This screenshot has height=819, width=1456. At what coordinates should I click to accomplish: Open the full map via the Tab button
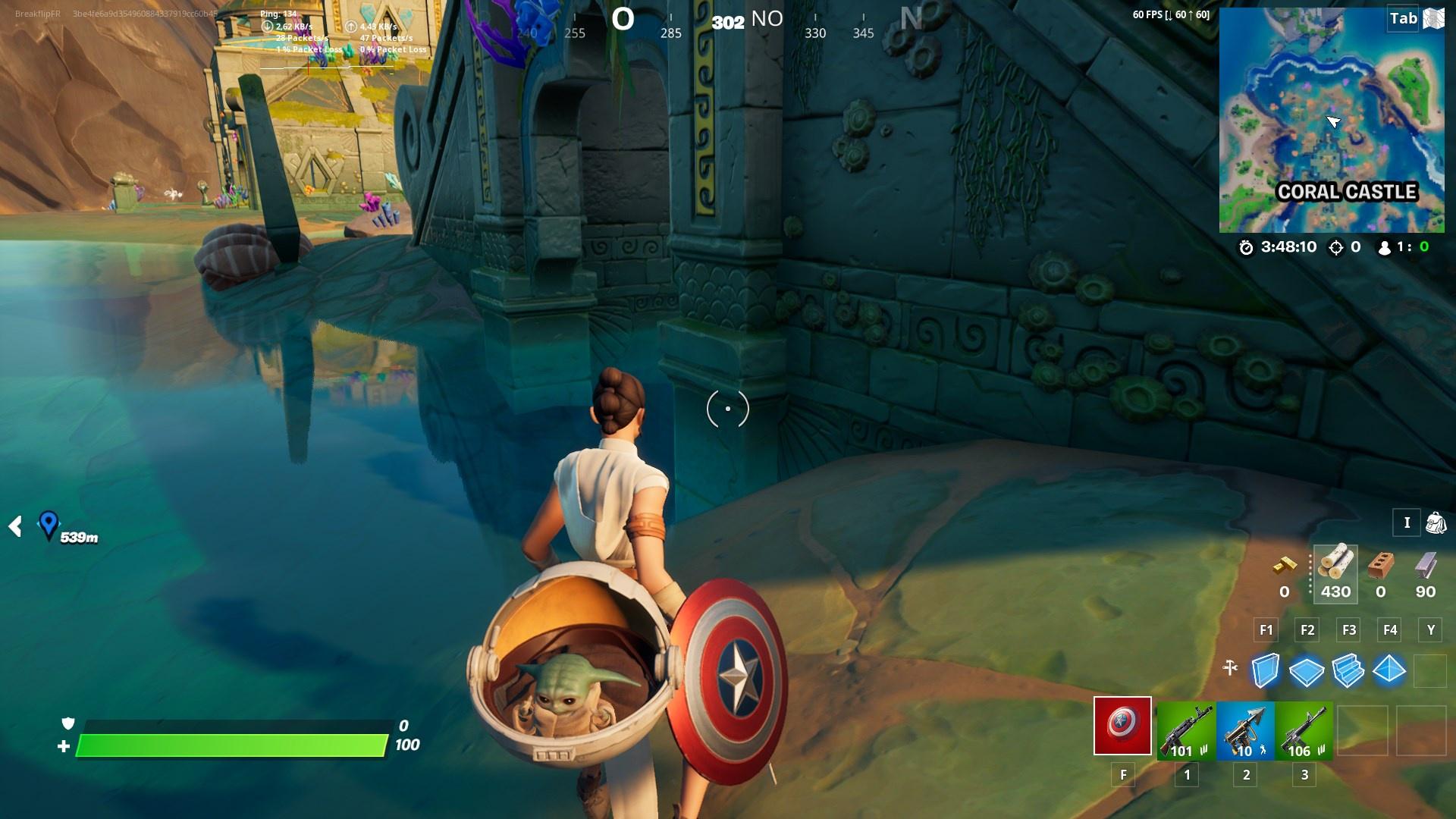[1403, 19]
